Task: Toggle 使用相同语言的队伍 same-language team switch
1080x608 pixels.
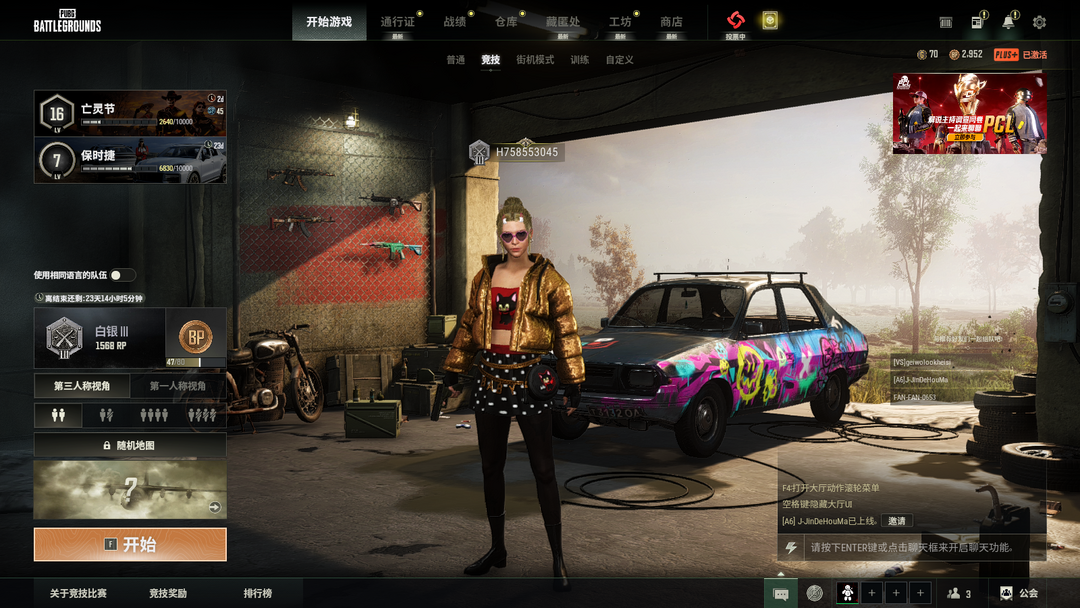Action: coord(123,275)
